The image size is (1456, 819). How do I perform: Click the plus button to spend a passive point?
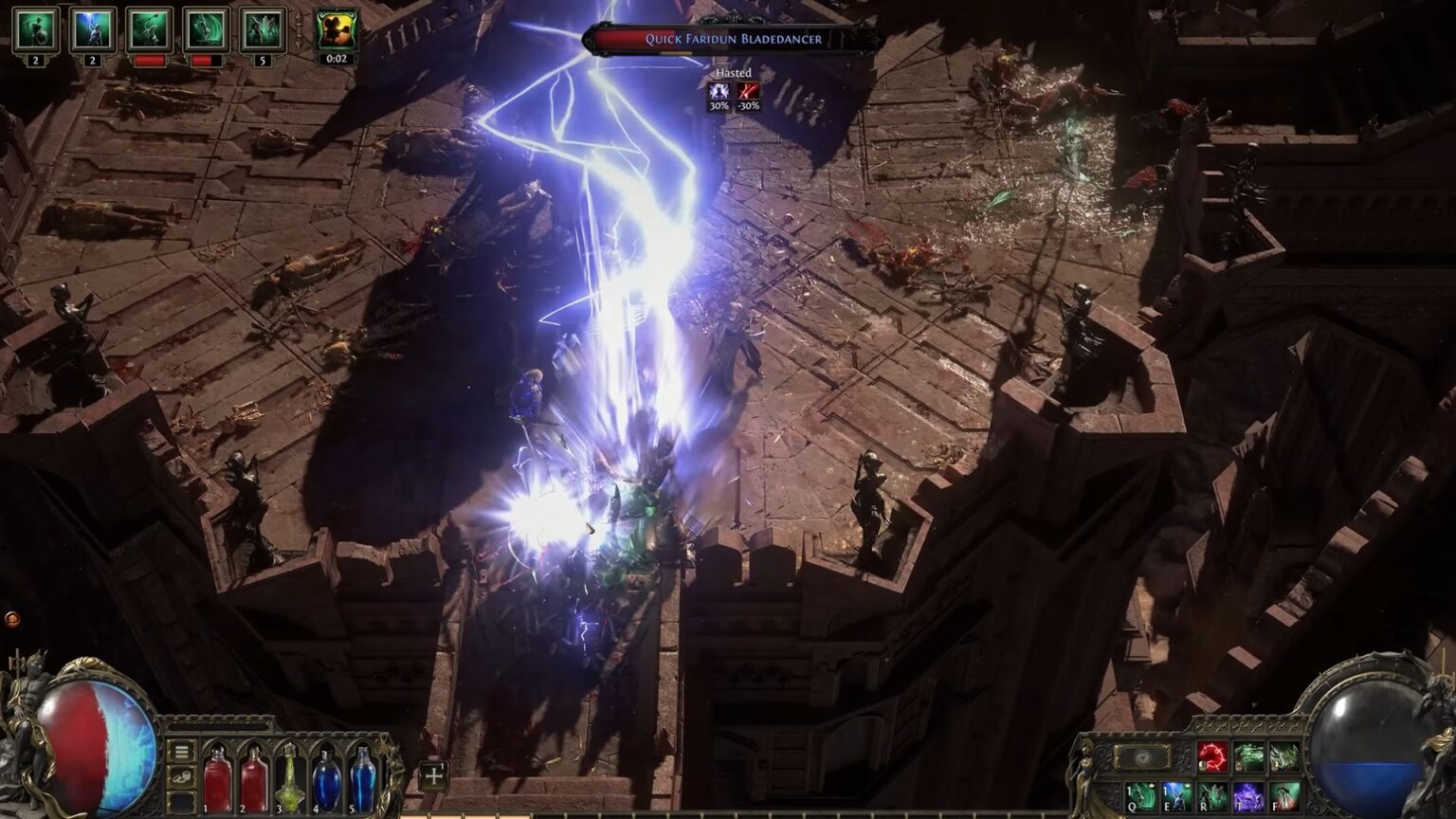434,776
